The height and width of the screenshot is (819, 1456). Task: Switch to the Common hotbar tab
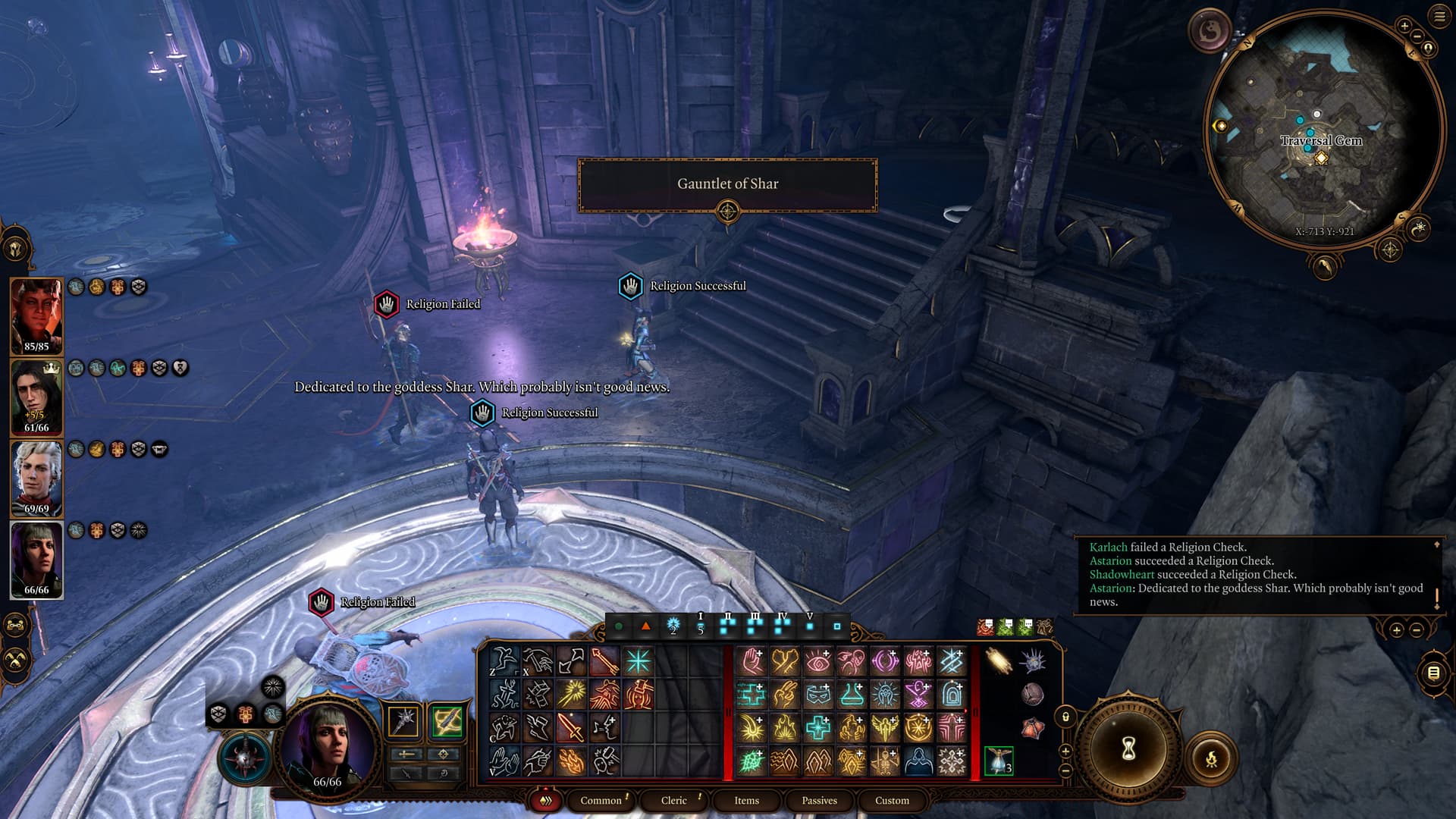601,800
